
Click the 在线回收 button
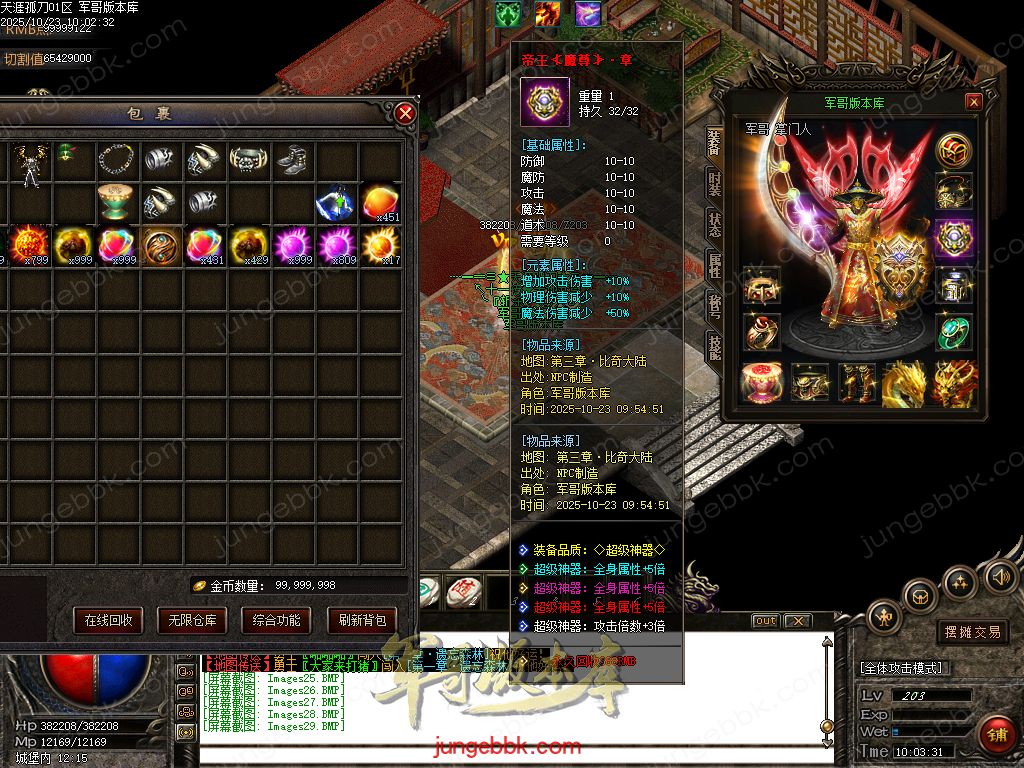coord(108,620)
